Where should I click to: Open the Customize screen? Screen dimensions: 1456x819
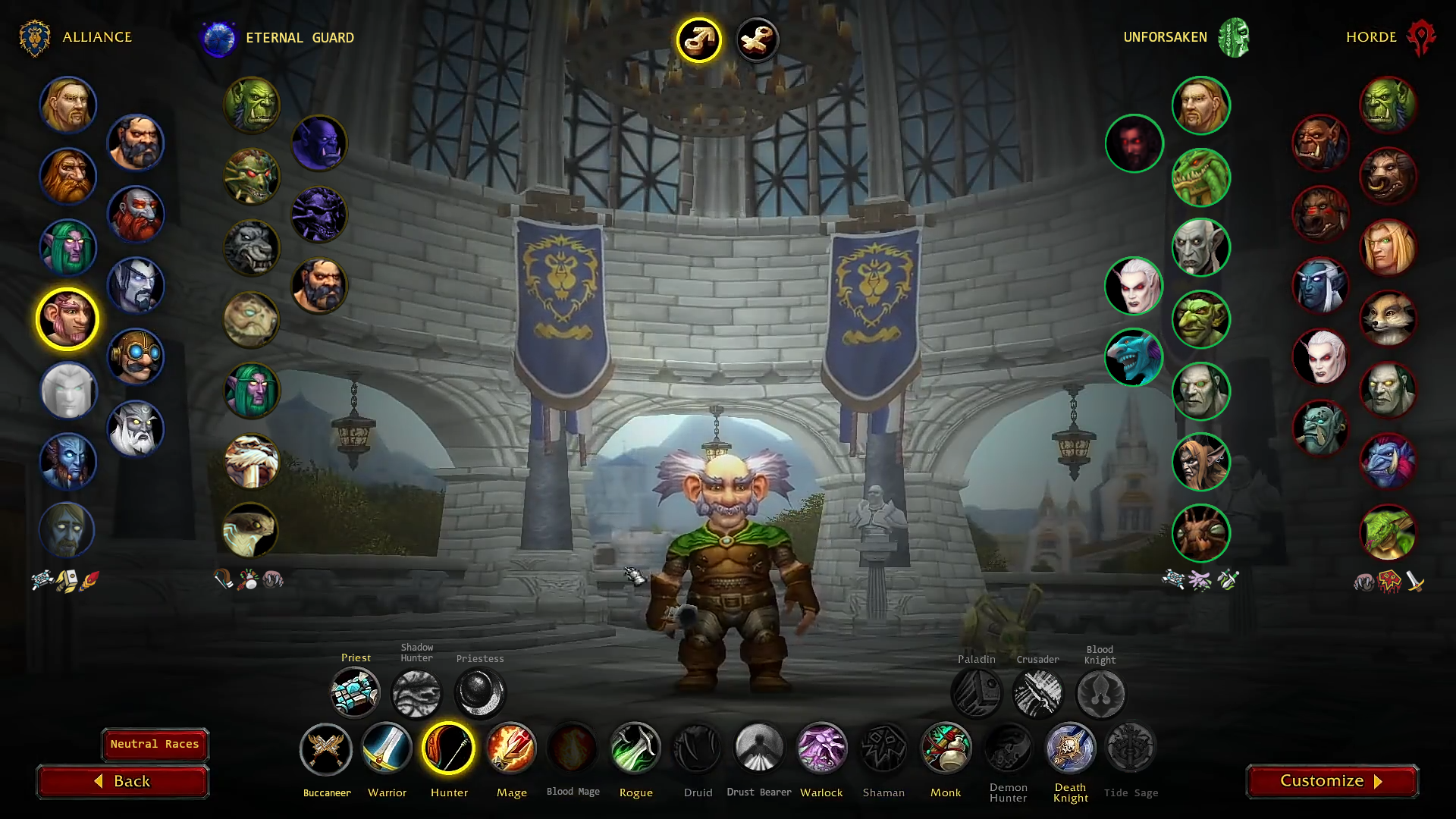pos(1332,781)
